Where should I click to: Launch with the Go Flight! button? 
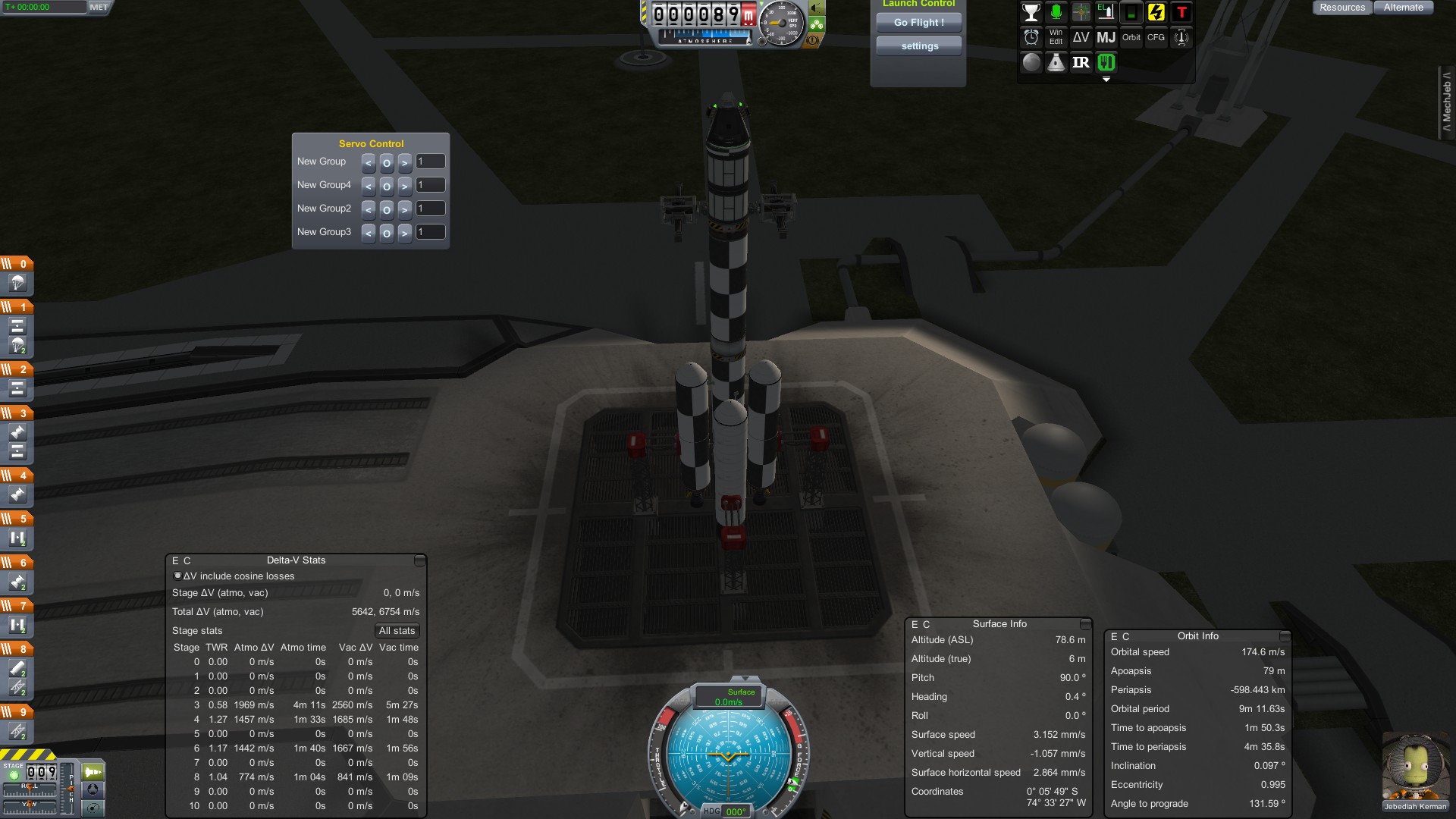pos(918,23)
